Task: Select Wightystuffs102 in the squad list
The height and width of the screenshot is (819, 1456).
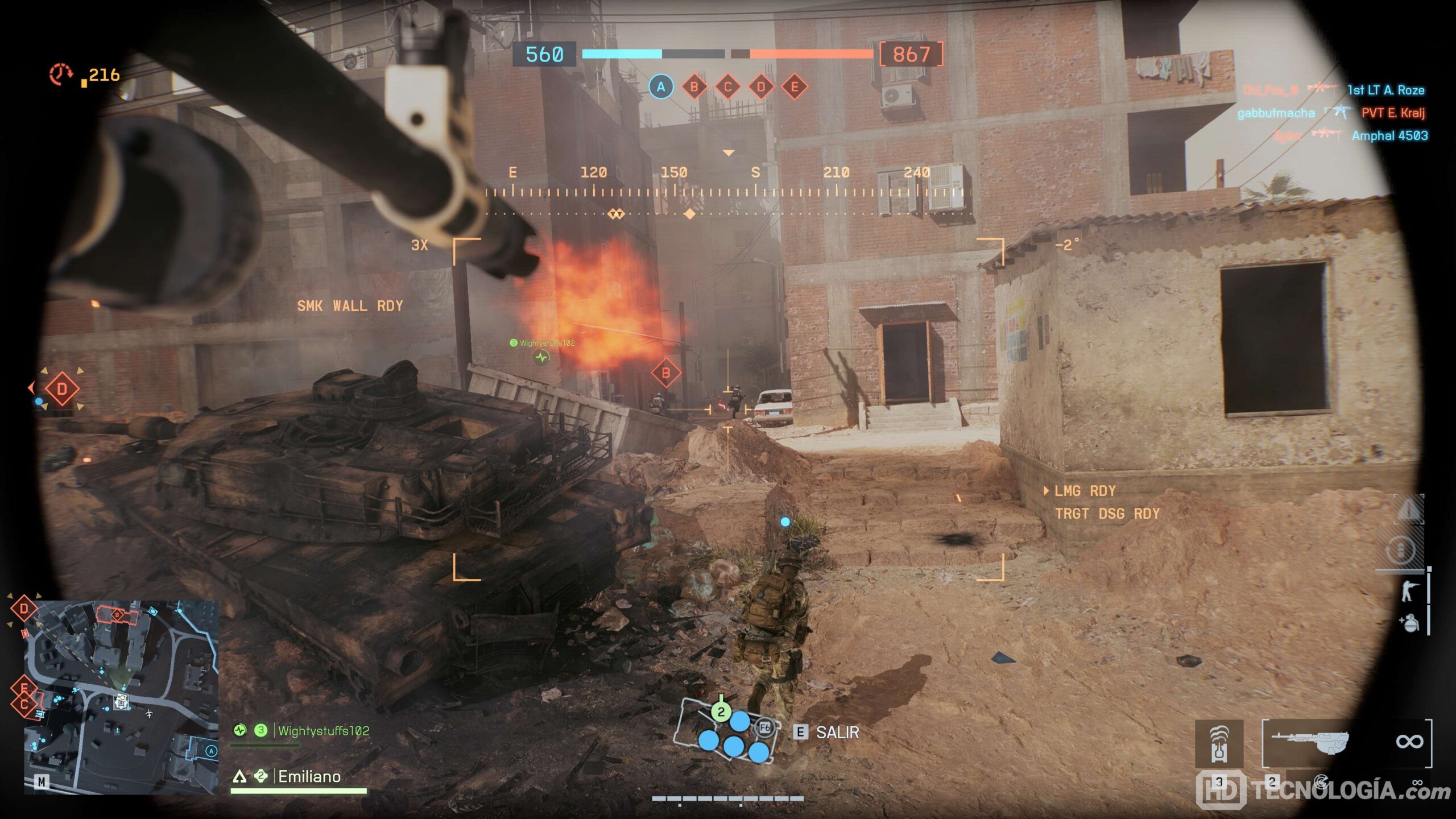Action: pos(323,731)
